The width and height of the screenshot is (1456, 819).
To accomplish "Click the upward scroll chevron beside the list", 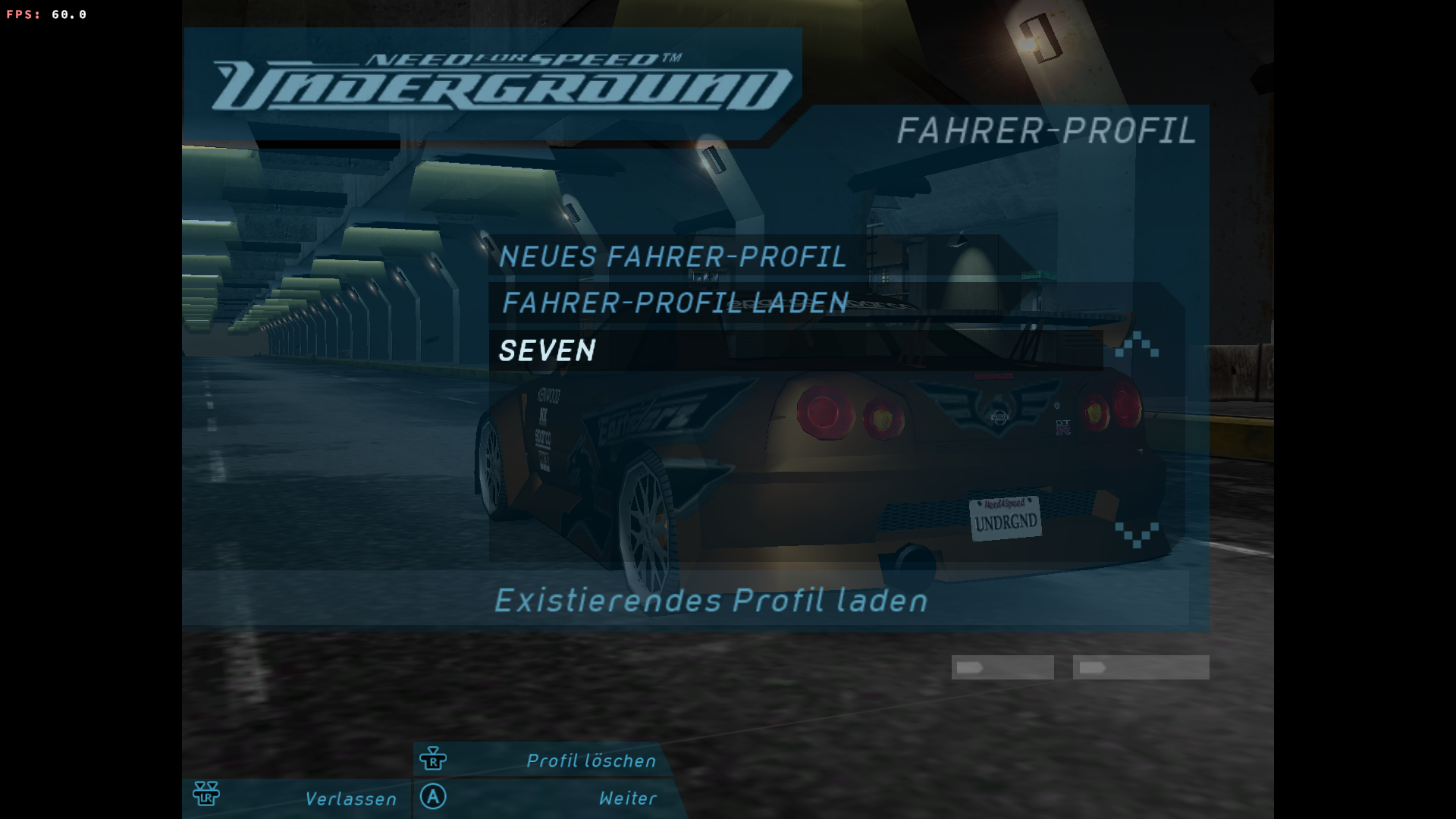I will tap(1135, 343).
